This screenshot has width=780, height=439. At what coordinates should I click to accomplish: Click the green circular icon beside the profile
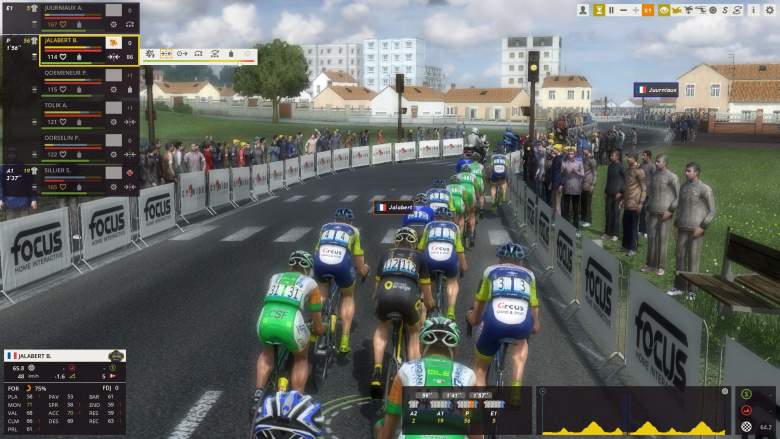coord(746,392)
